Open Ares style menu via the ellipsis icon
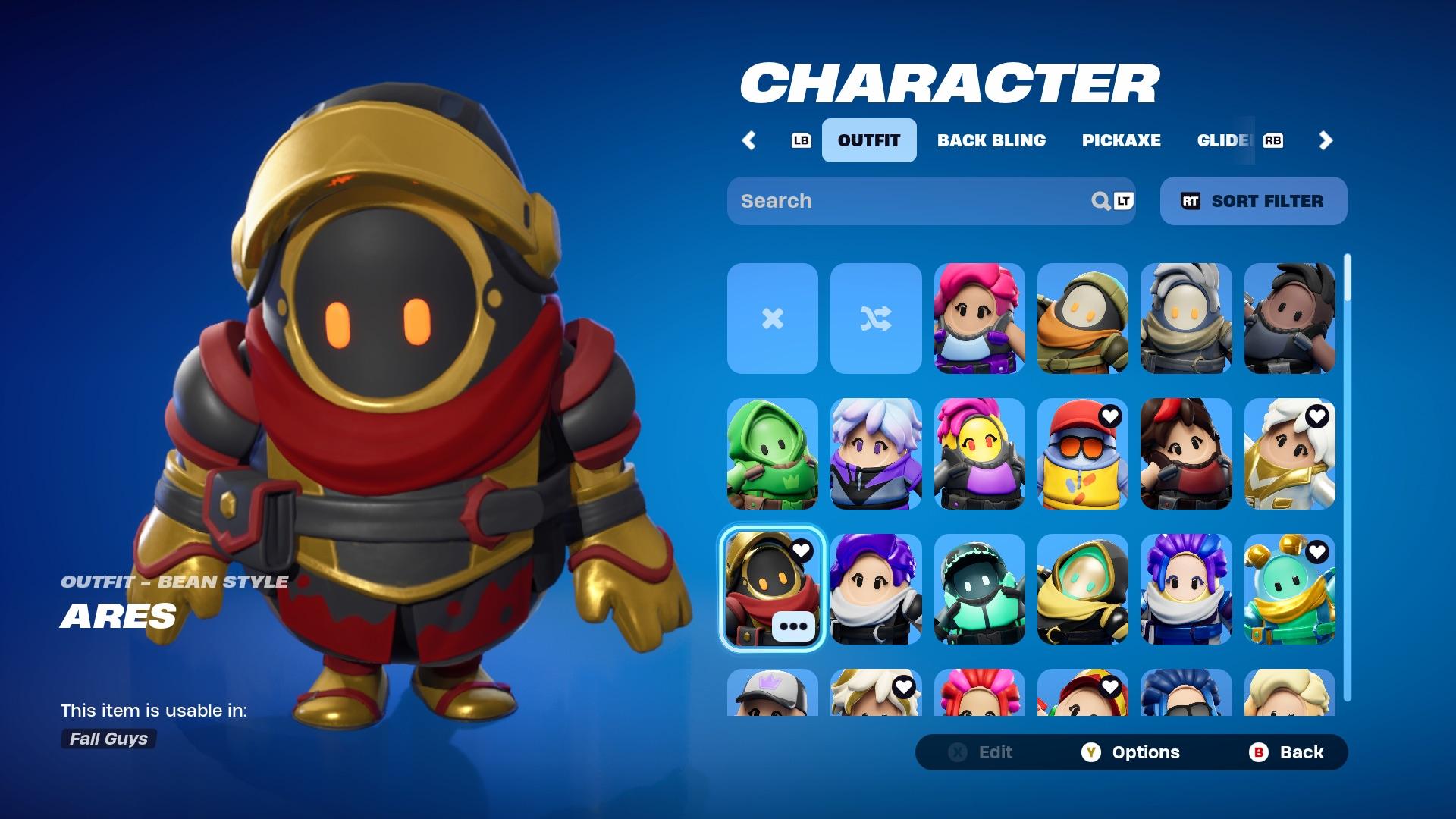The height and width of the screenshot is (819, 1456). click(x=792, y=626)
